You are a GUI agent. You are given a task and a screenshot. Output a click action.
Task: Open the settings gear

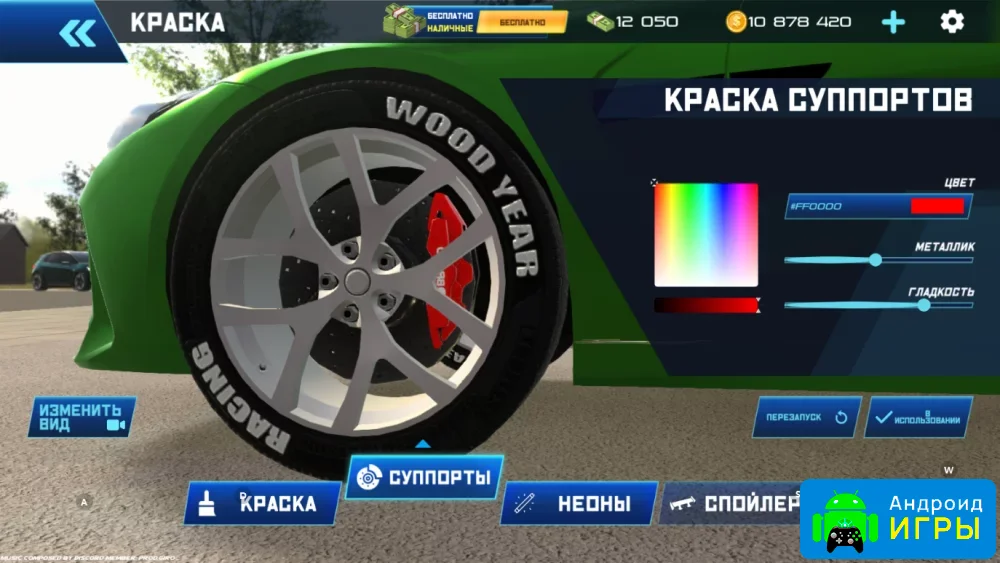[952, 21]
